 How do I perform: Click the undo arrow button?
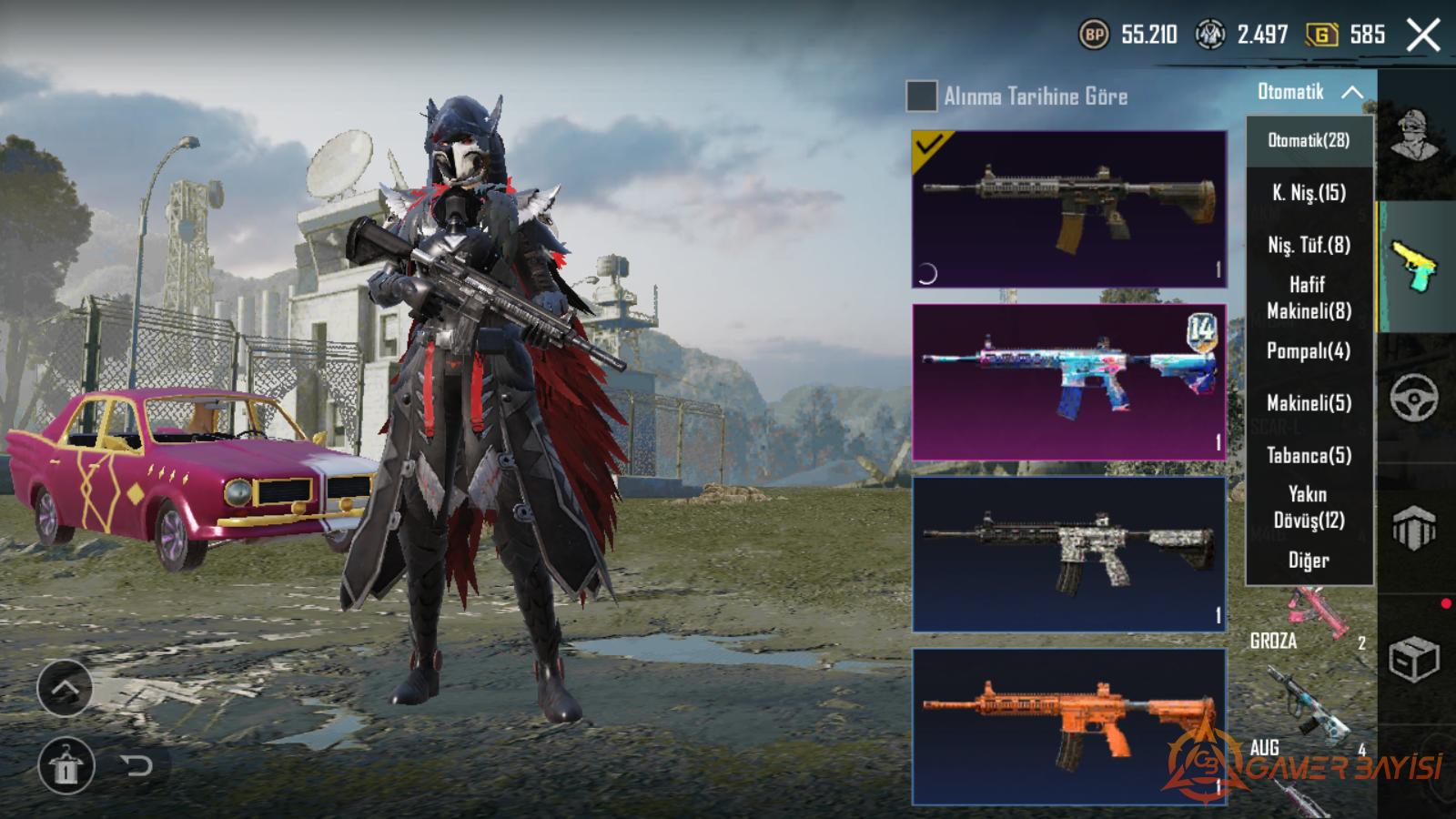pyautogui.click(x=136, y=765)
